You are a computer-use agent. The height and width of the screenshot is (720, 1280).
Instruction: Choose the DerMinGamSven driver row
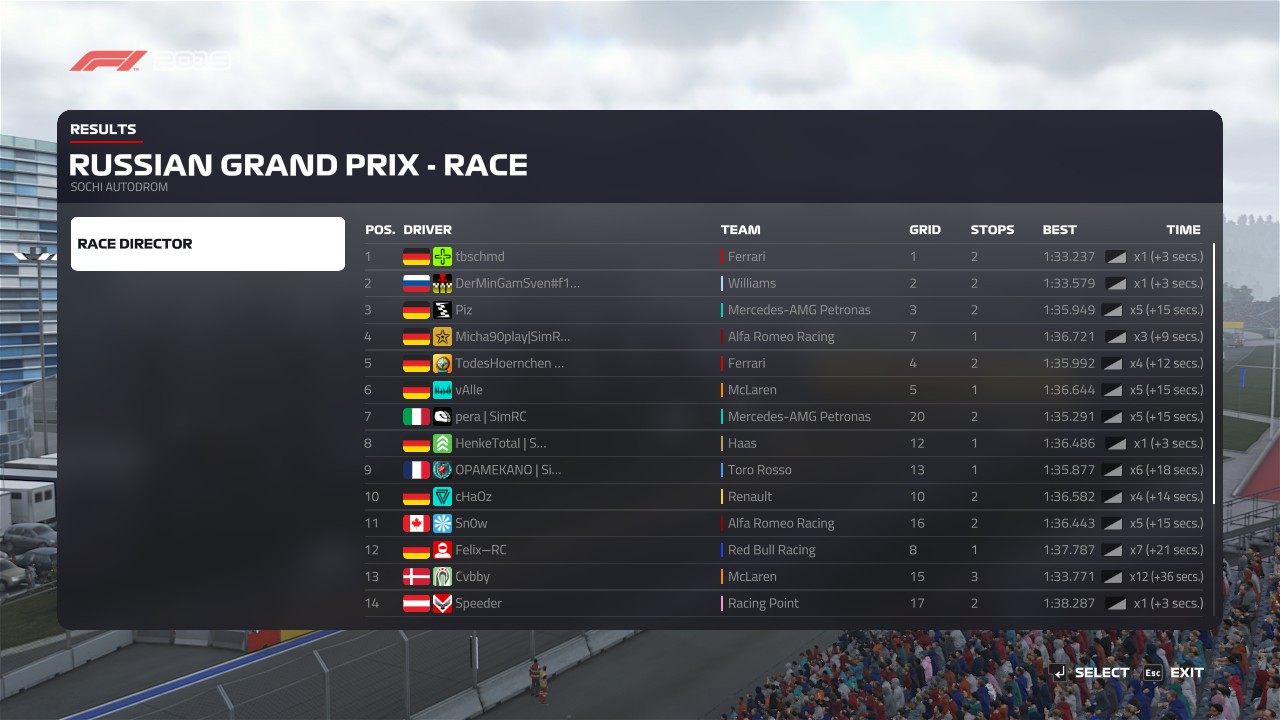tap(517, 284)
